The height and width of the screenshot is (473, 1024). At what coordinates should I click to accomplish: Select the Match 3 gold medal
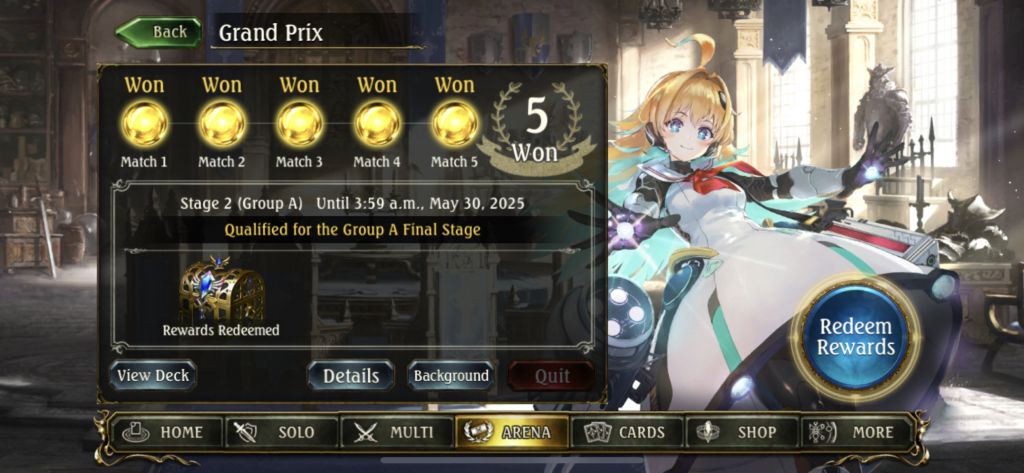click(x=299, y=124)
